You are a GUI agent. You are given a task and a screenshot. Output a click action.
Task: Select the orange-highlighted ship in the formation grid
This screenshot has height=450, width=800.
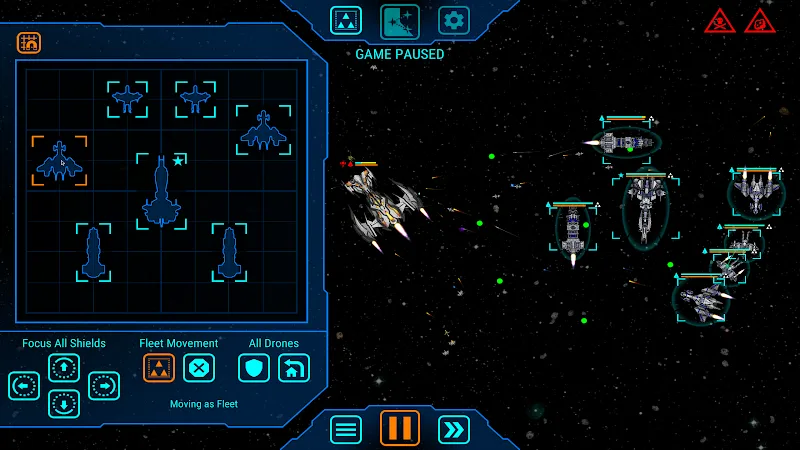tap(59, 161)
